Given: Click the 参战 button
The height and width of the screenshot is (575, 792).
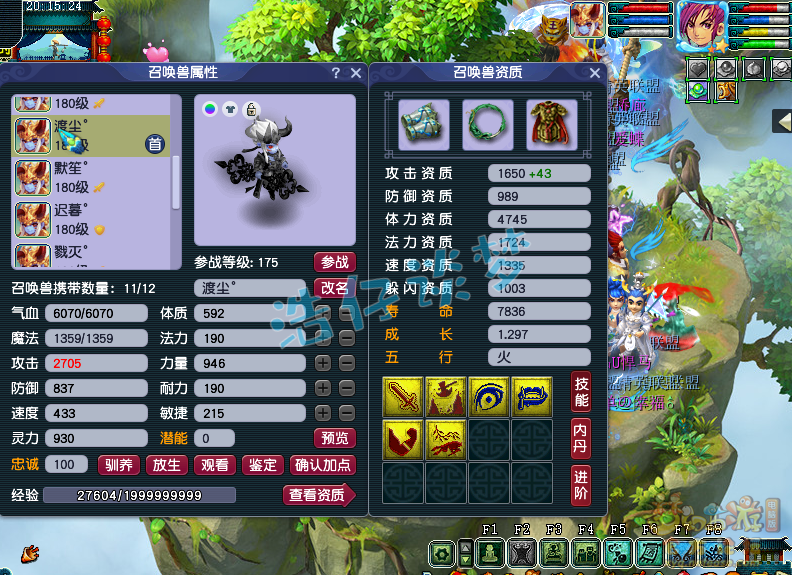Looking at the screenshot, I should (x=334, y=262).
